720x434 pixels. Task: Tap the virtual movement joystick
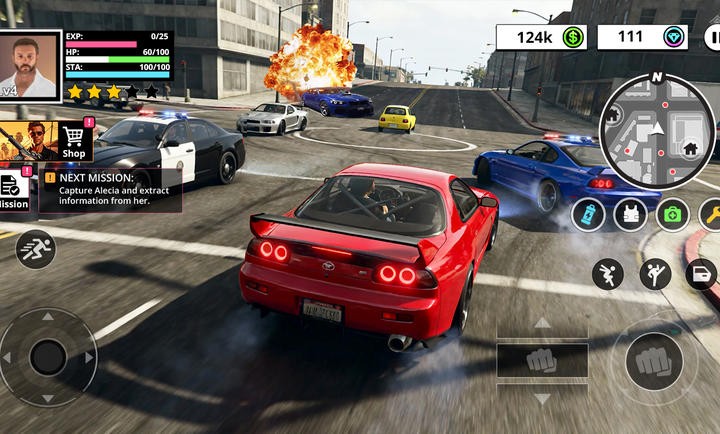coord(47,357)
